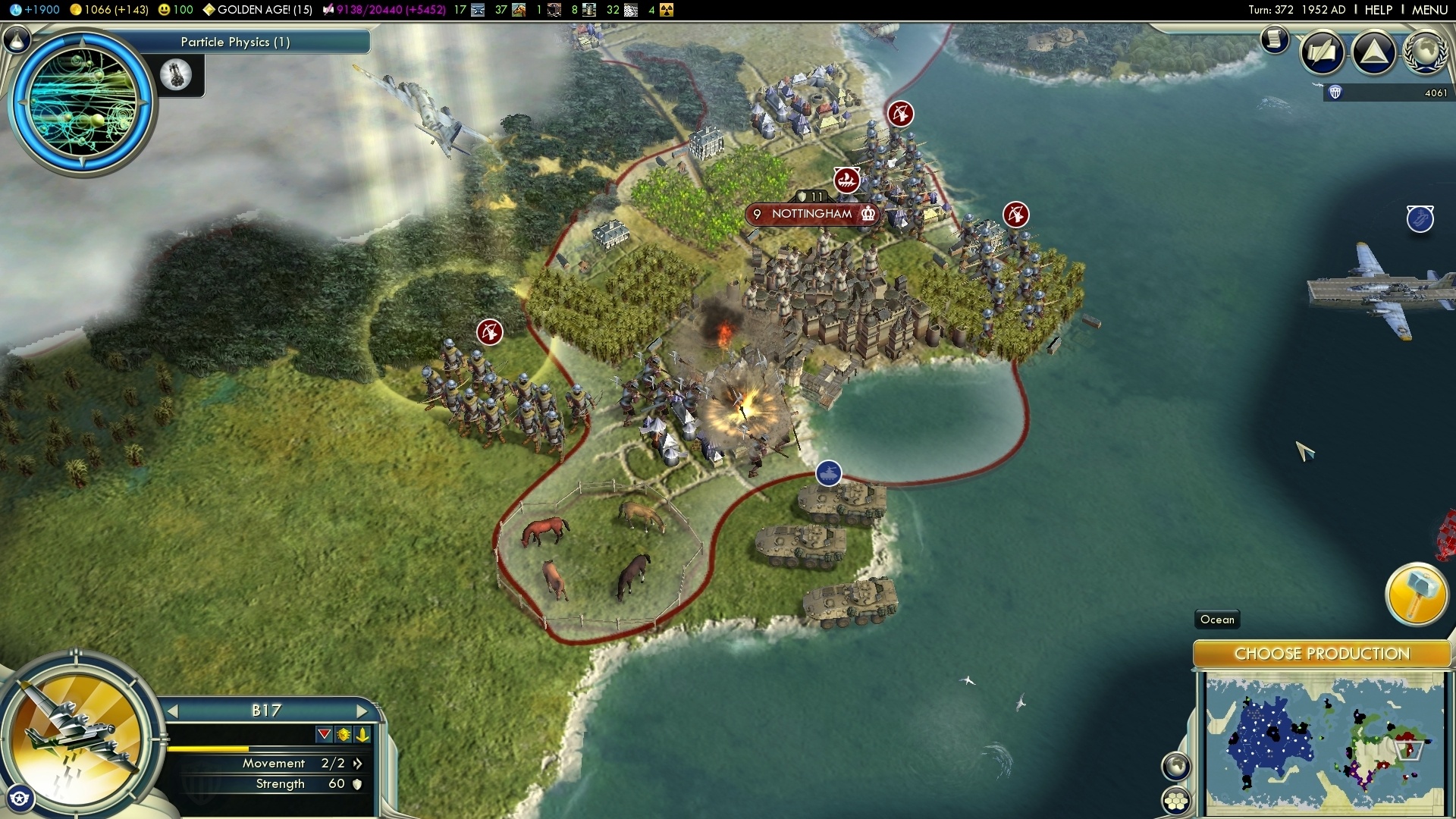Viewport: 1456px width, 819px height.
Task: Click the red triangle promotion icon
Action: pos(325,734)
